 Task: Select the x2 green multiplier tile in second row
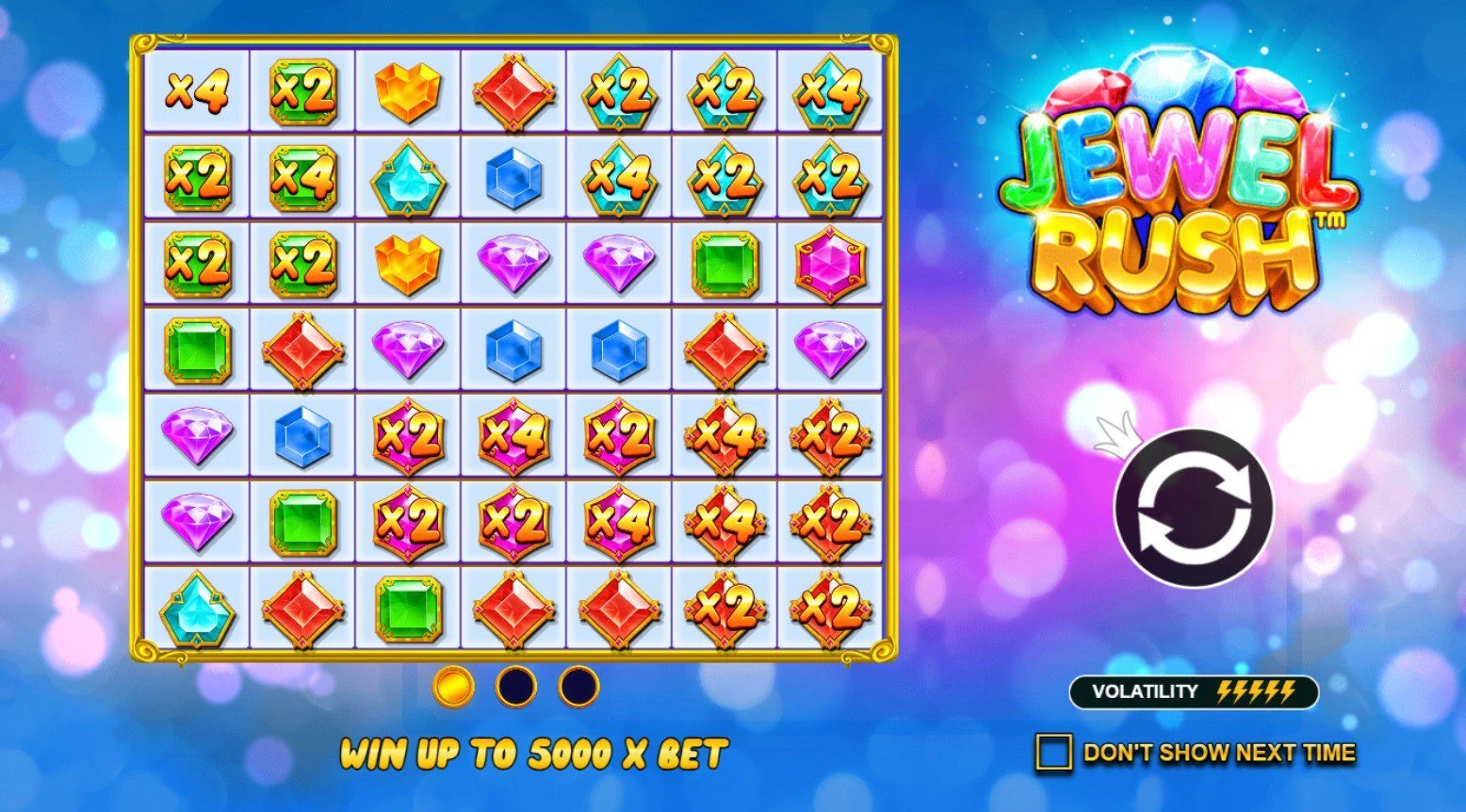[198, 174]
